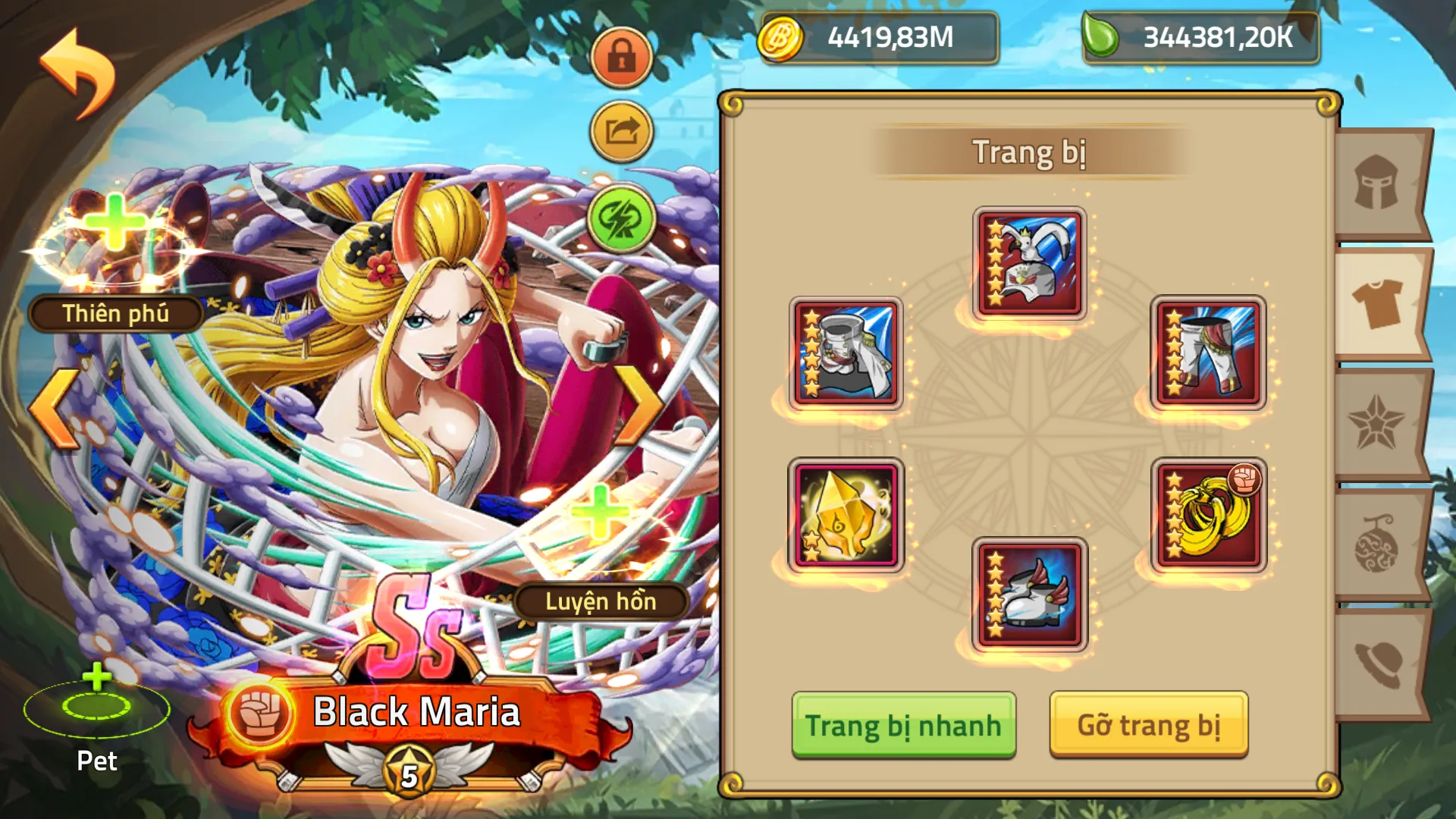The width and height of the screenshot is (1456, 819).
Task: Click the lock icon above the character
Action: click(x=620, y=57)
